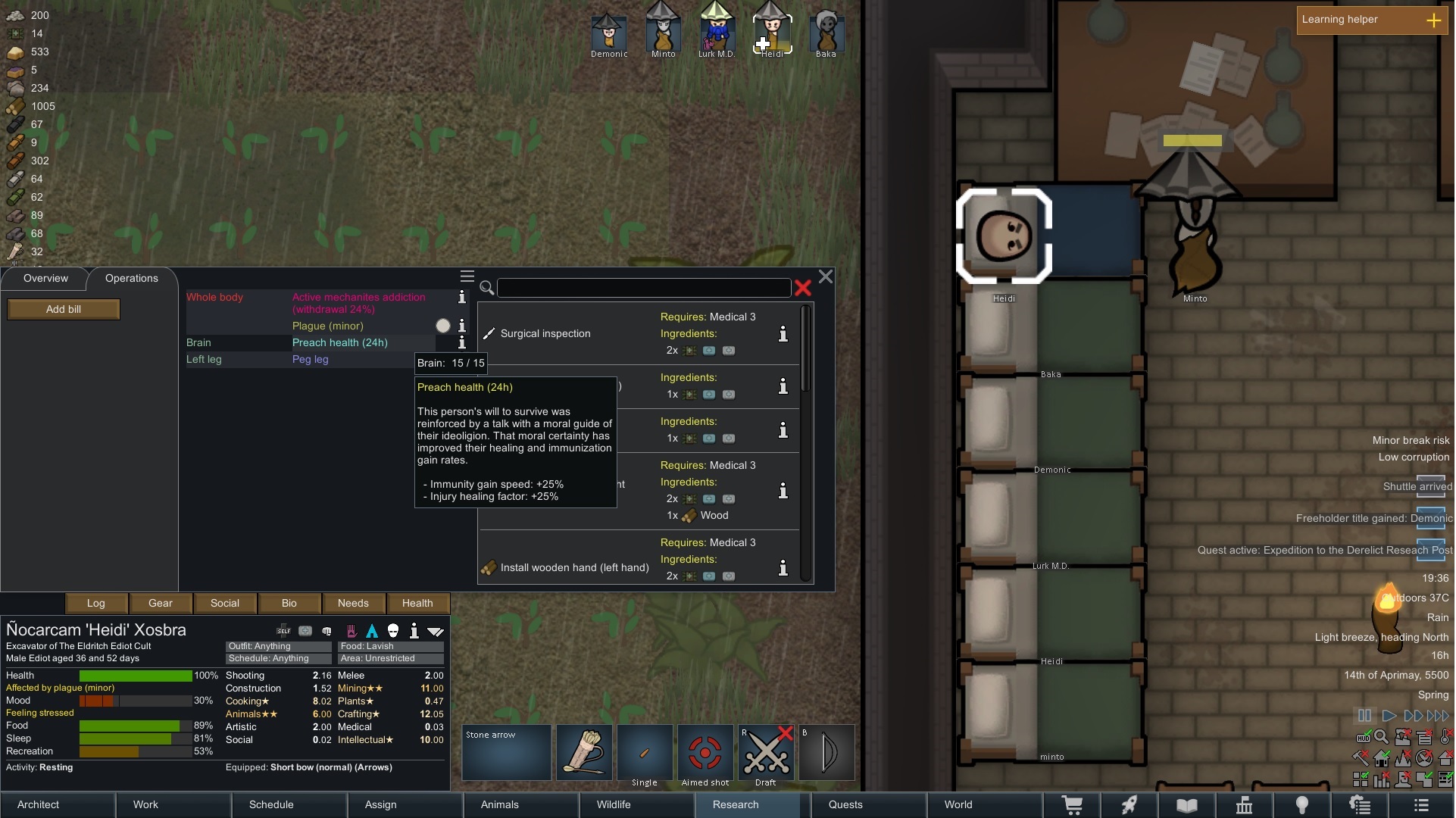Toggle the temperature thermometer overlay
Screen dimensions: 1456x818
click(x=1444, y=736)
